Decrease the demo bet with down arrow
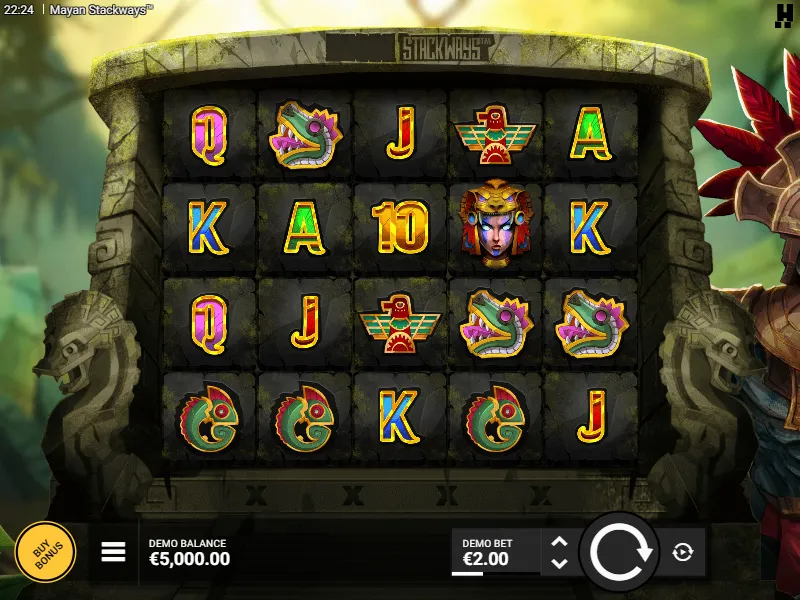Viewport: 800px width, 600px height. click(x=560, y=563)
